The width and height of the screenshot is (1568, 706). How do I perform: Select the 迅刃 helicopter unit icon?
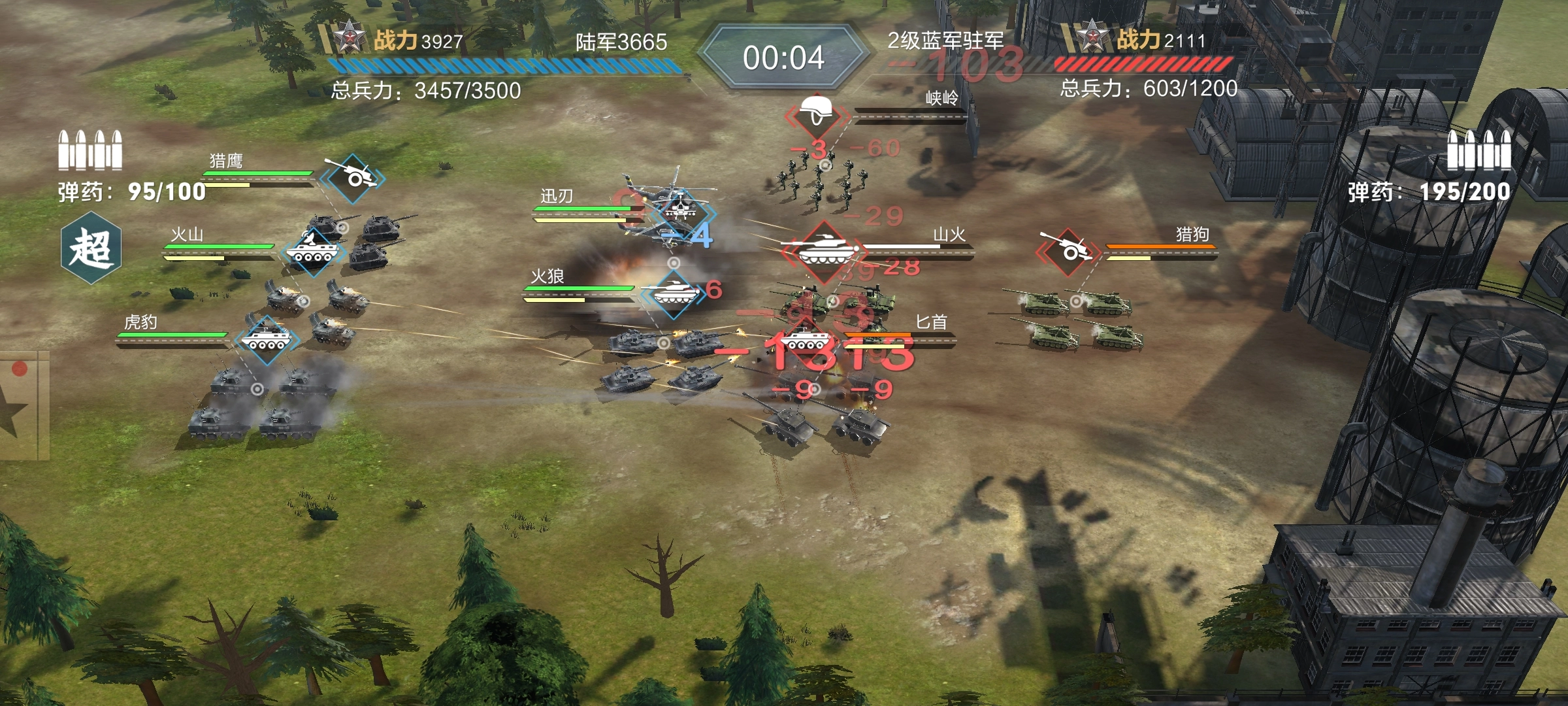[681, 210]
